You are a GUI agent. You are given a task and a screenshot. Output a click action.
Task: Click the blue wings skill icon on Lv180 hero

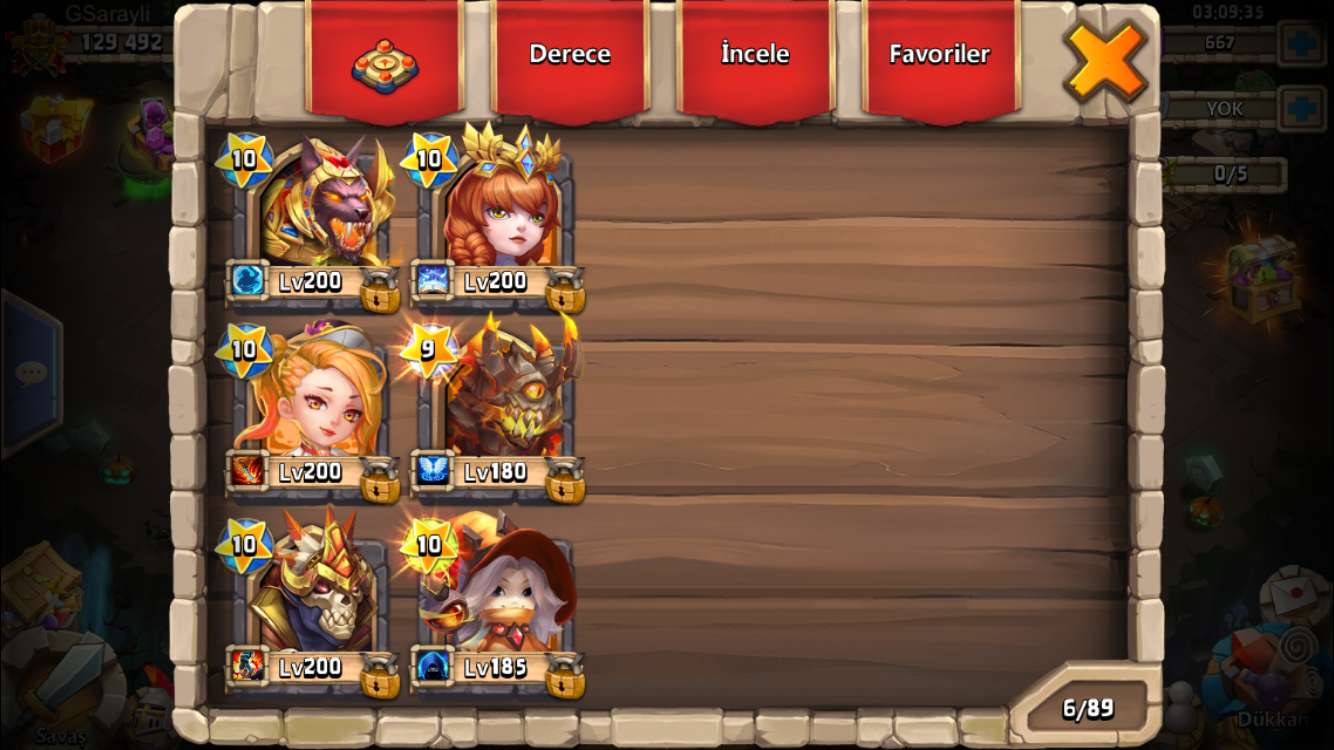tap(433, 470)
